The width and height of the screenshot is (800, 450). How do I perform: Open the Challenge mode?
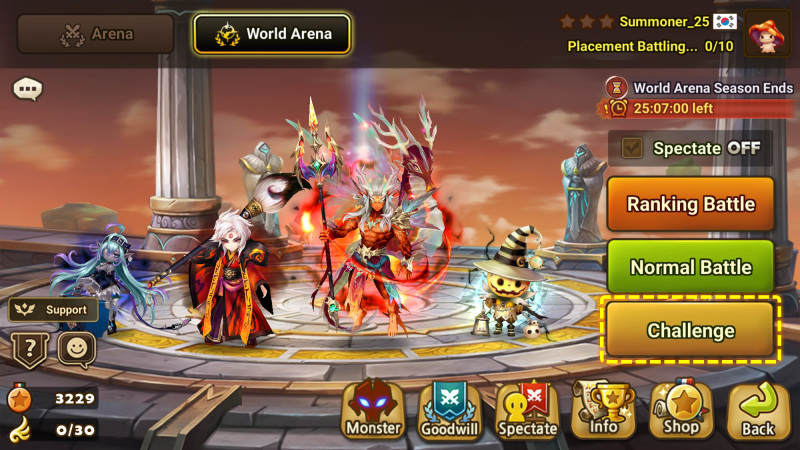tap(690, 330)
